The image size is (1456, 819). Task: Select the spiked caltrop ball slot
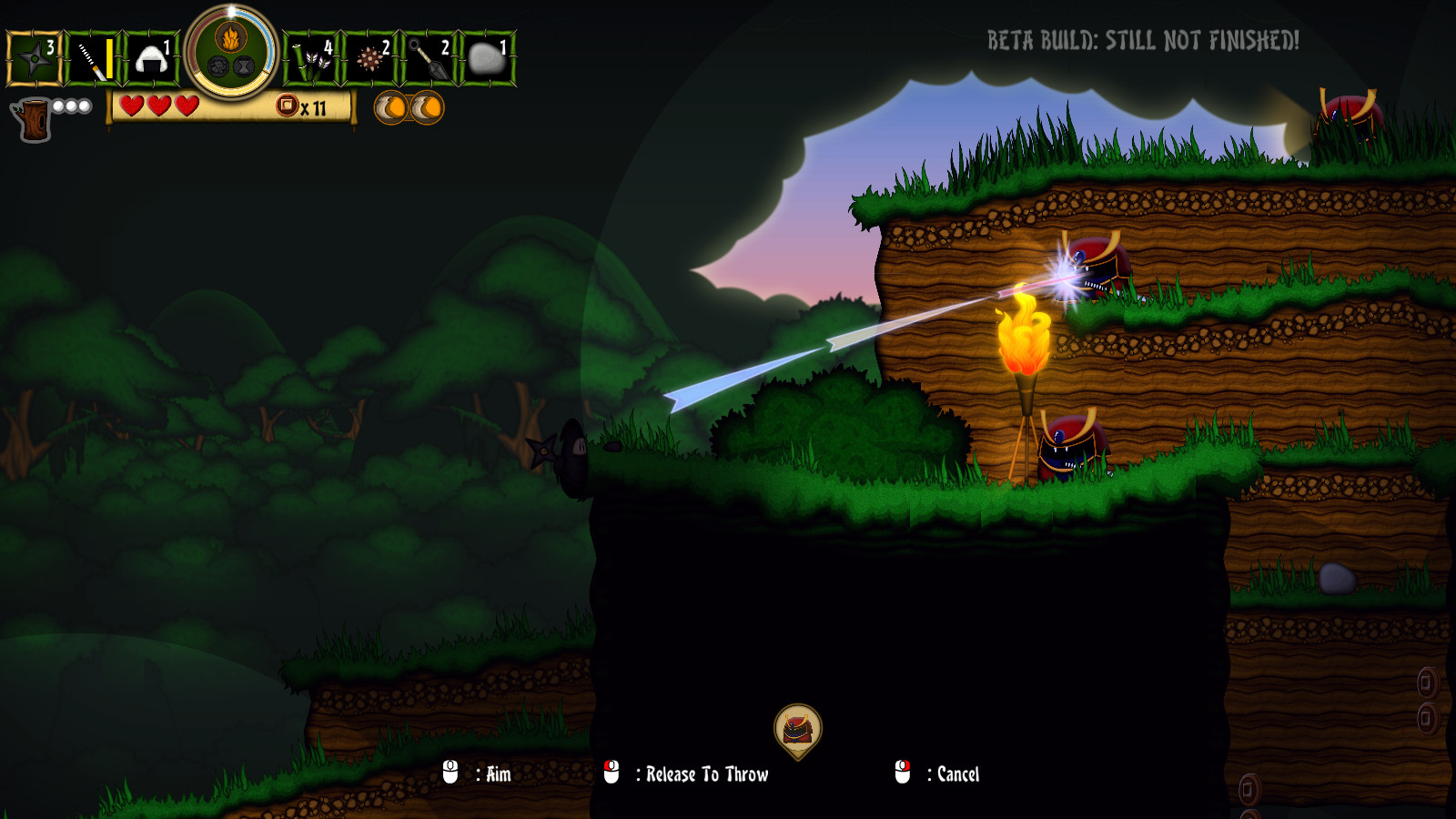[370, 59]
